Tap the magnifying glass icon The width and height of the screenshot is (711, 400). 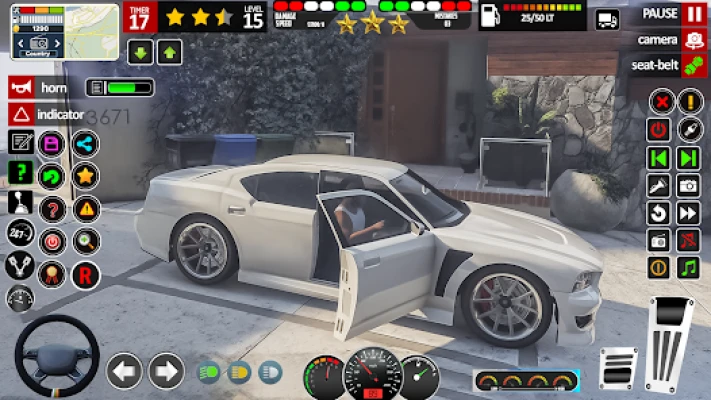click(x=86, y=241)
